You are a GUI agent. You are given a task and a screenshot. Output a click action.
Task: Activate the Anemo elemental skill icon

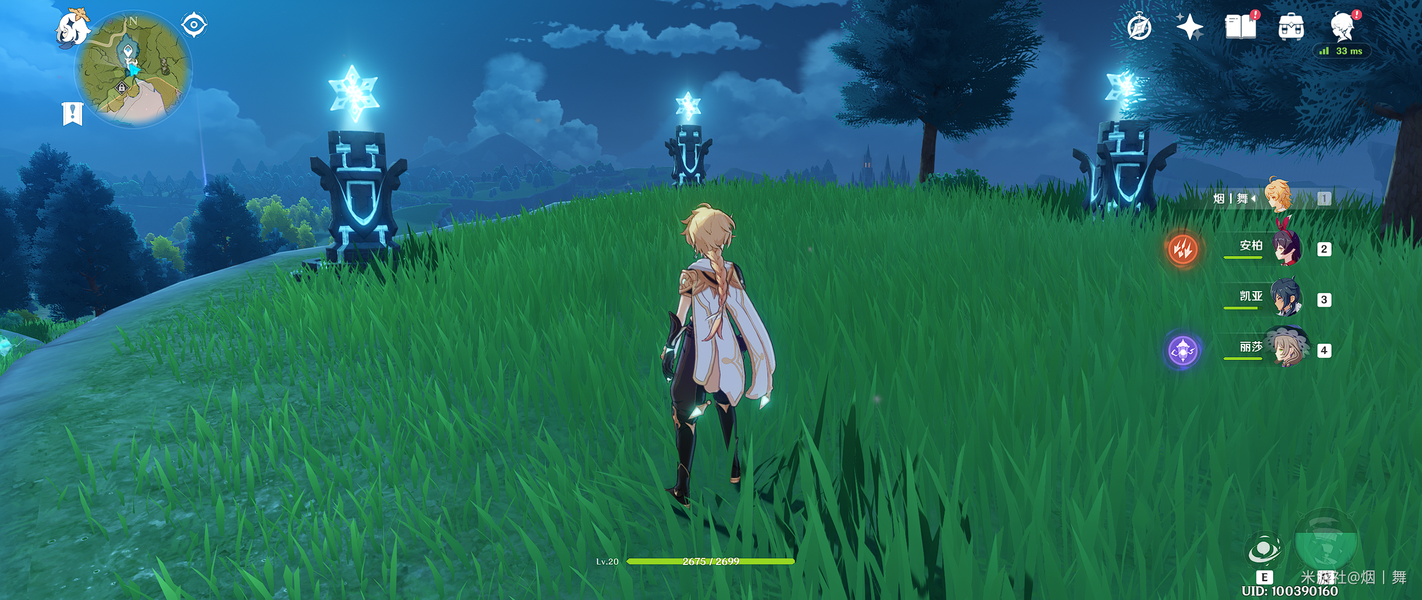click(x=1264, y=550)
